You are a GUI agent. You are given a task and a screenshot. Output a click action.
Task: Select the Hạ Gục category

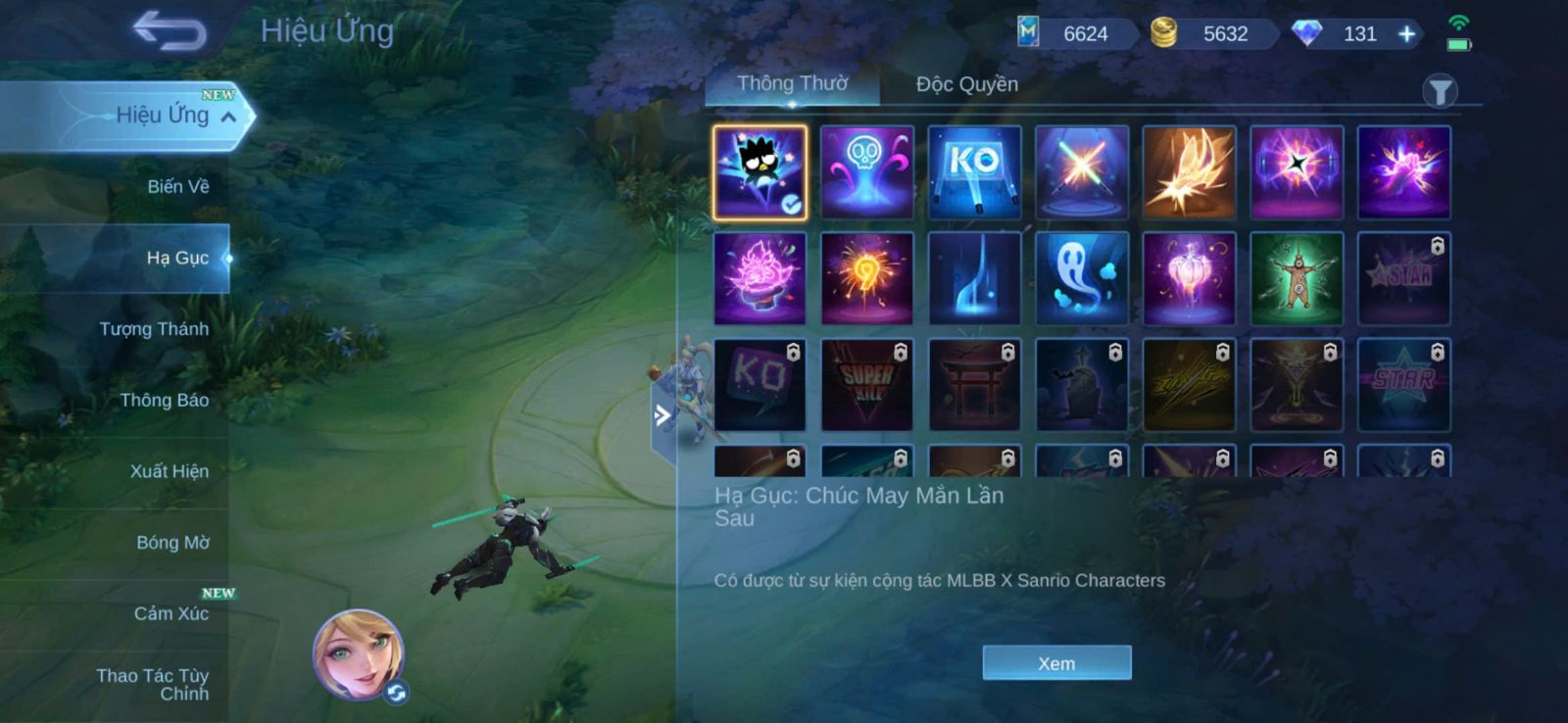[177, 258]
